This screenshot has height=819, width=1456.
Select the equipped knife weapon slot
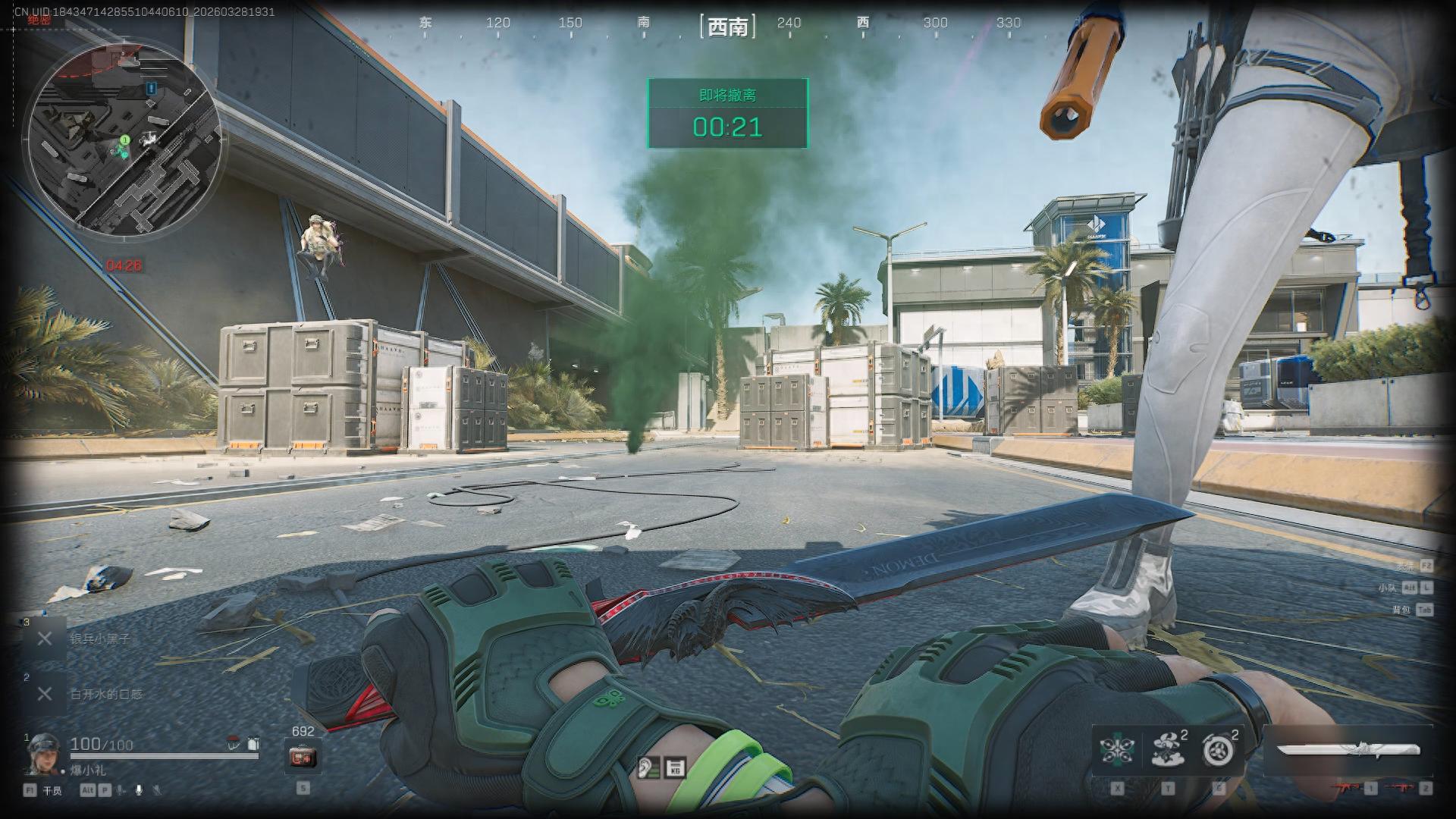(1348, 750)
